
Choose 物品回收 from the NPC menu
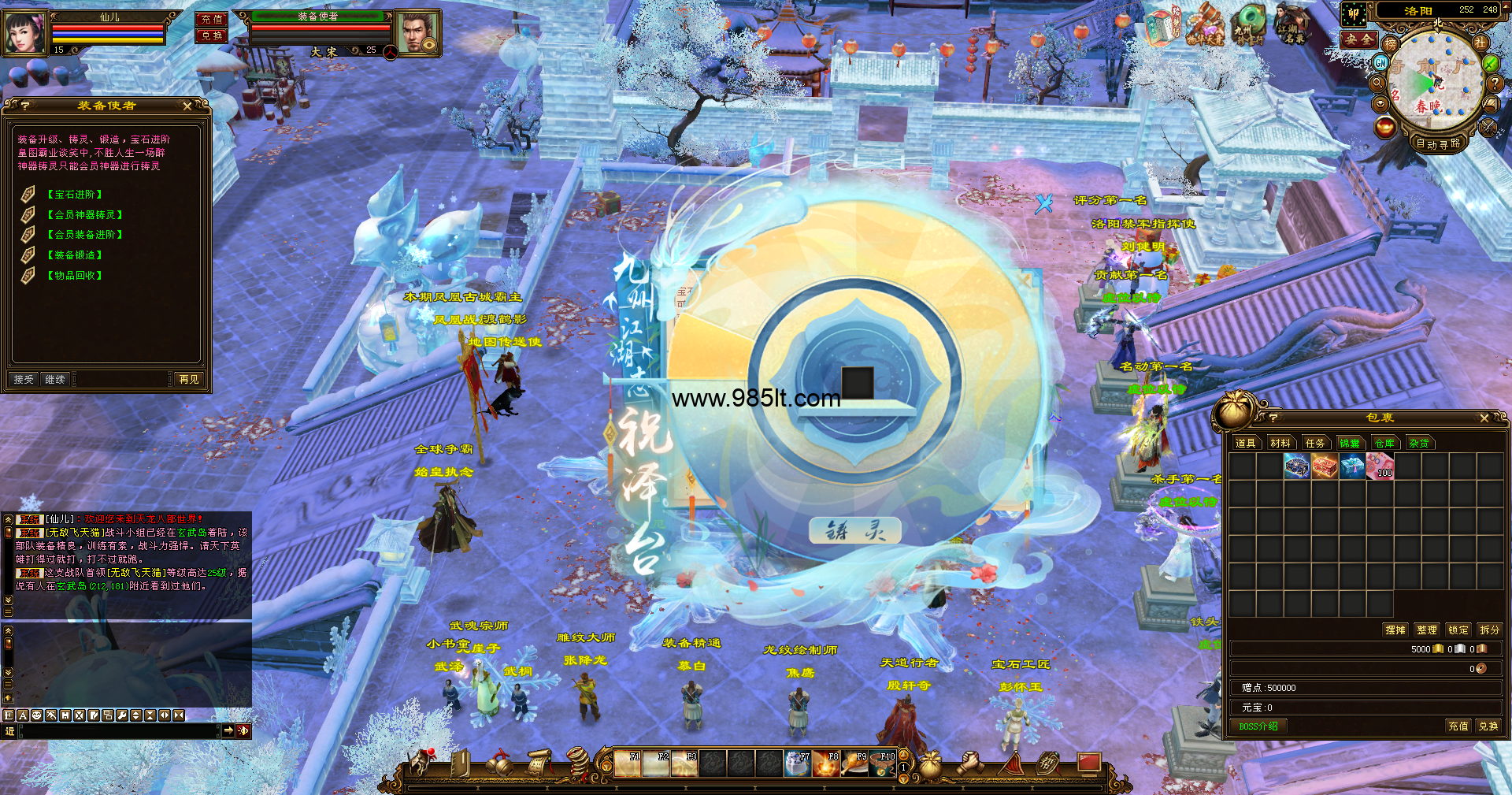click(75, 276)
